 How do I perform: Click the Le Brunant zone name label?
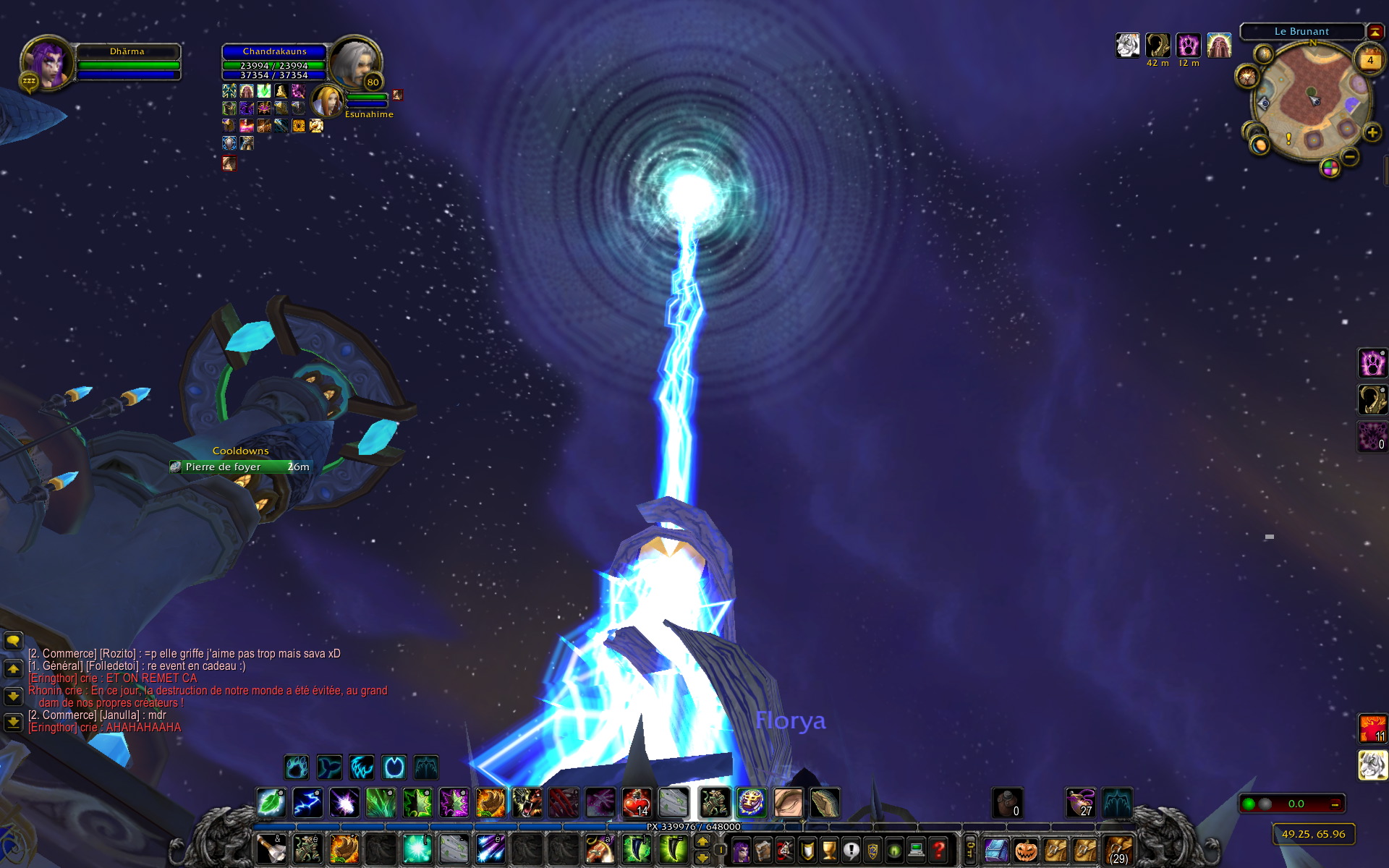[1301, 31]
